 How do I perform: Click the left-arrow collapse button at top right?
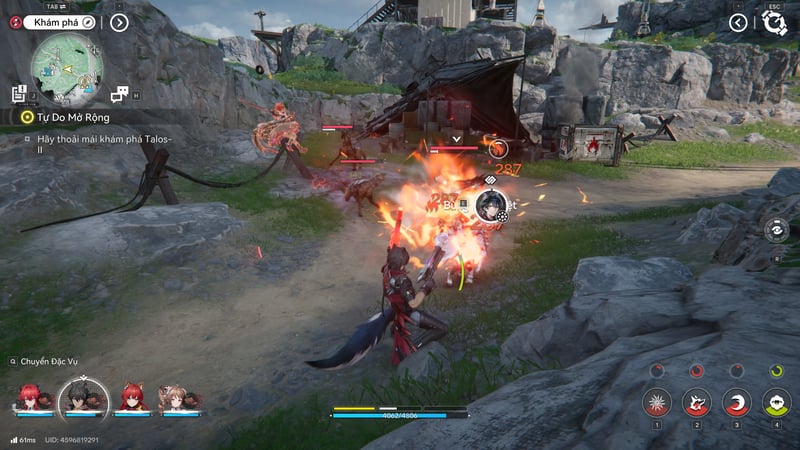tap(738, 22)
